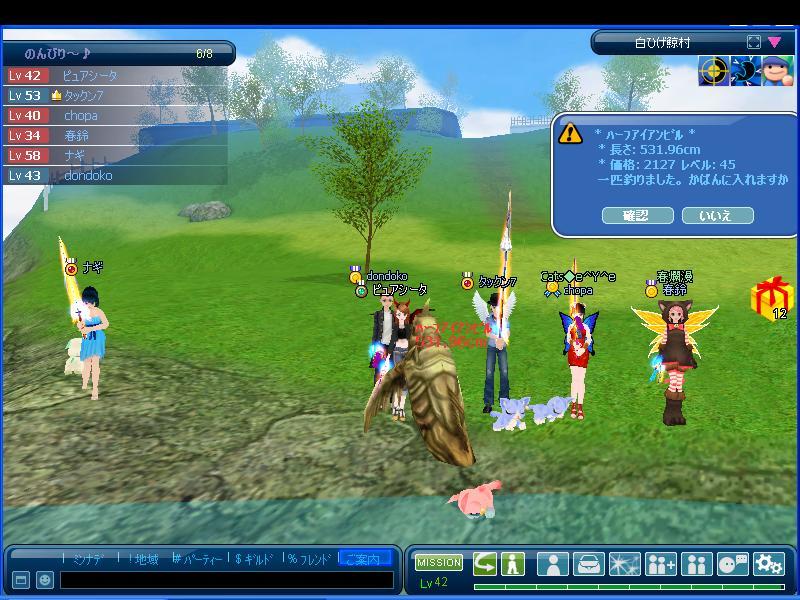Select the フレンド chat channel
This screenshot has height=600, width=800.
pos(311,558)
